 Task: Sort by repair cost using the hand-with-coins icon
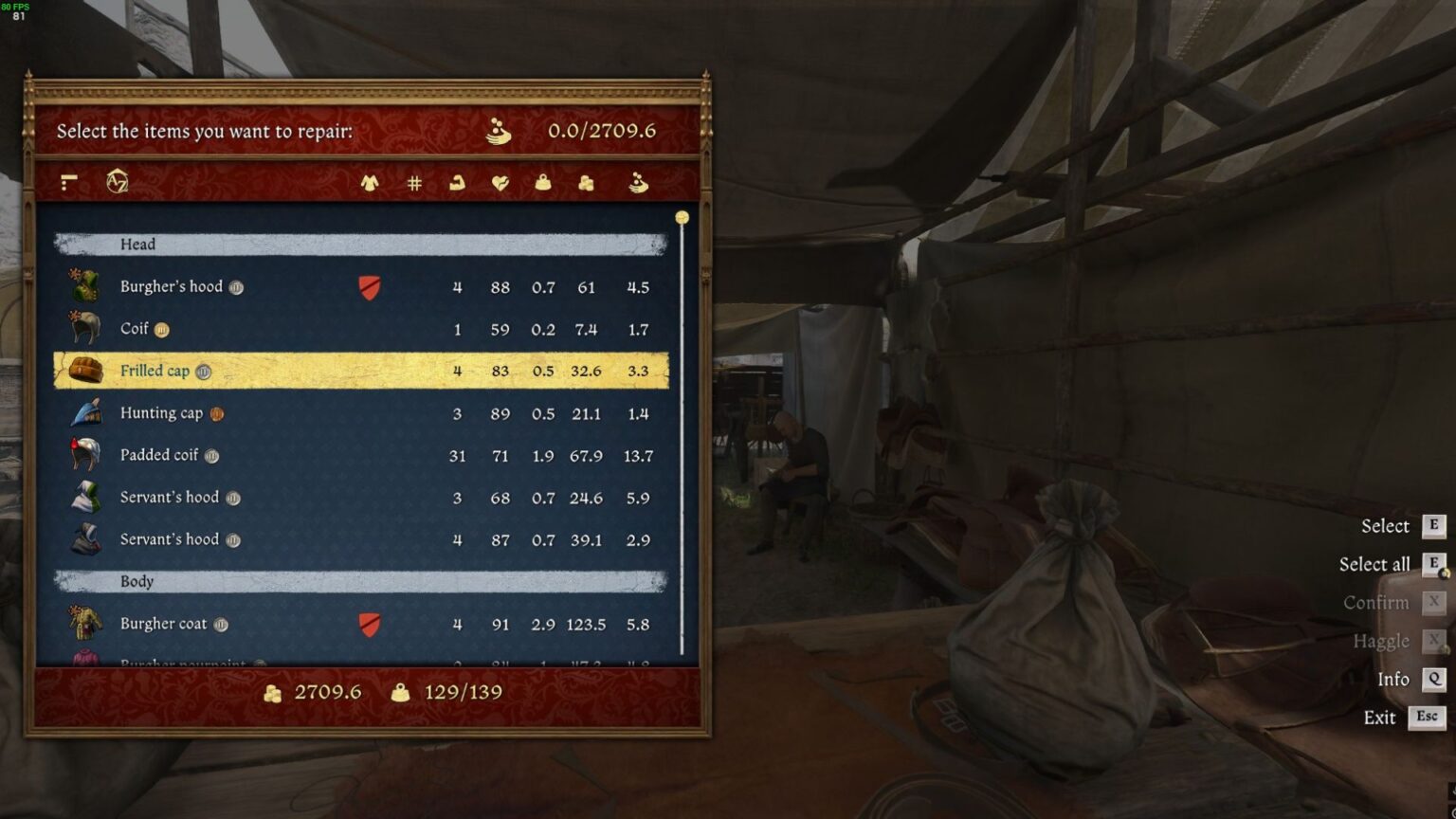coord(638,182)
